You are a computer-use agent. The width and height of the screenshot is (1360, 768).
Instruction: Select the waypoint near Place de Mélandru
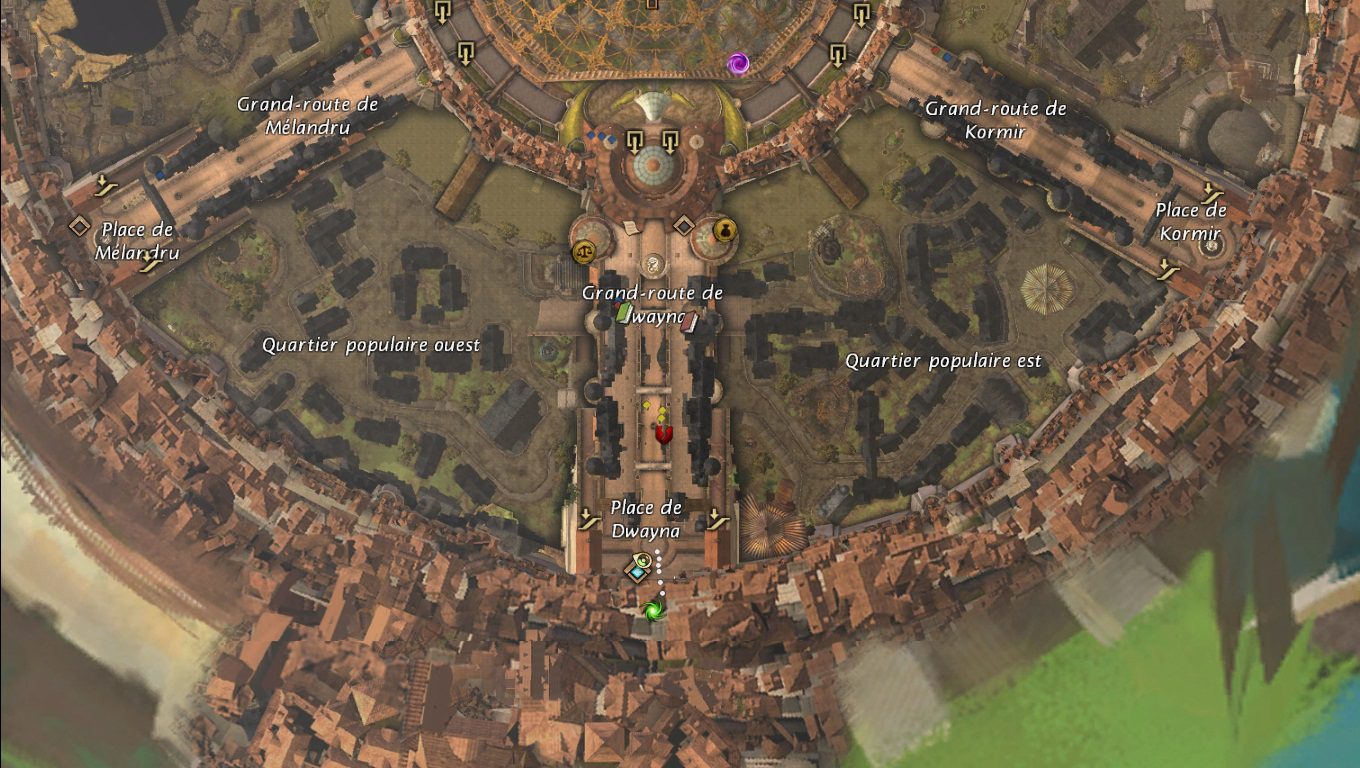coord(79,227)
